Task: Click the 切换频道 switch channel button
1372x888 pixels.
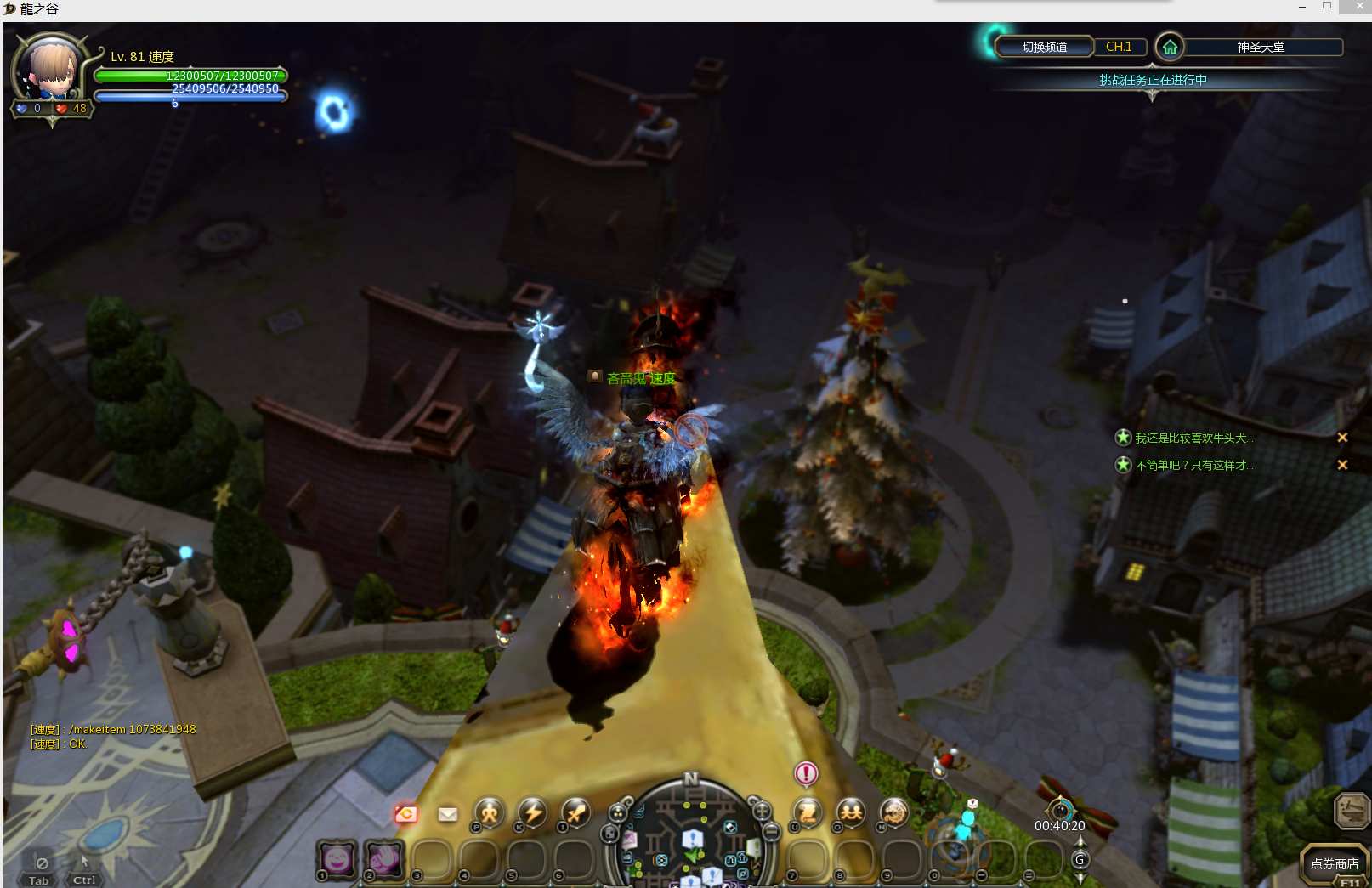Action: pyautogui.click(x=1044, y=47)
